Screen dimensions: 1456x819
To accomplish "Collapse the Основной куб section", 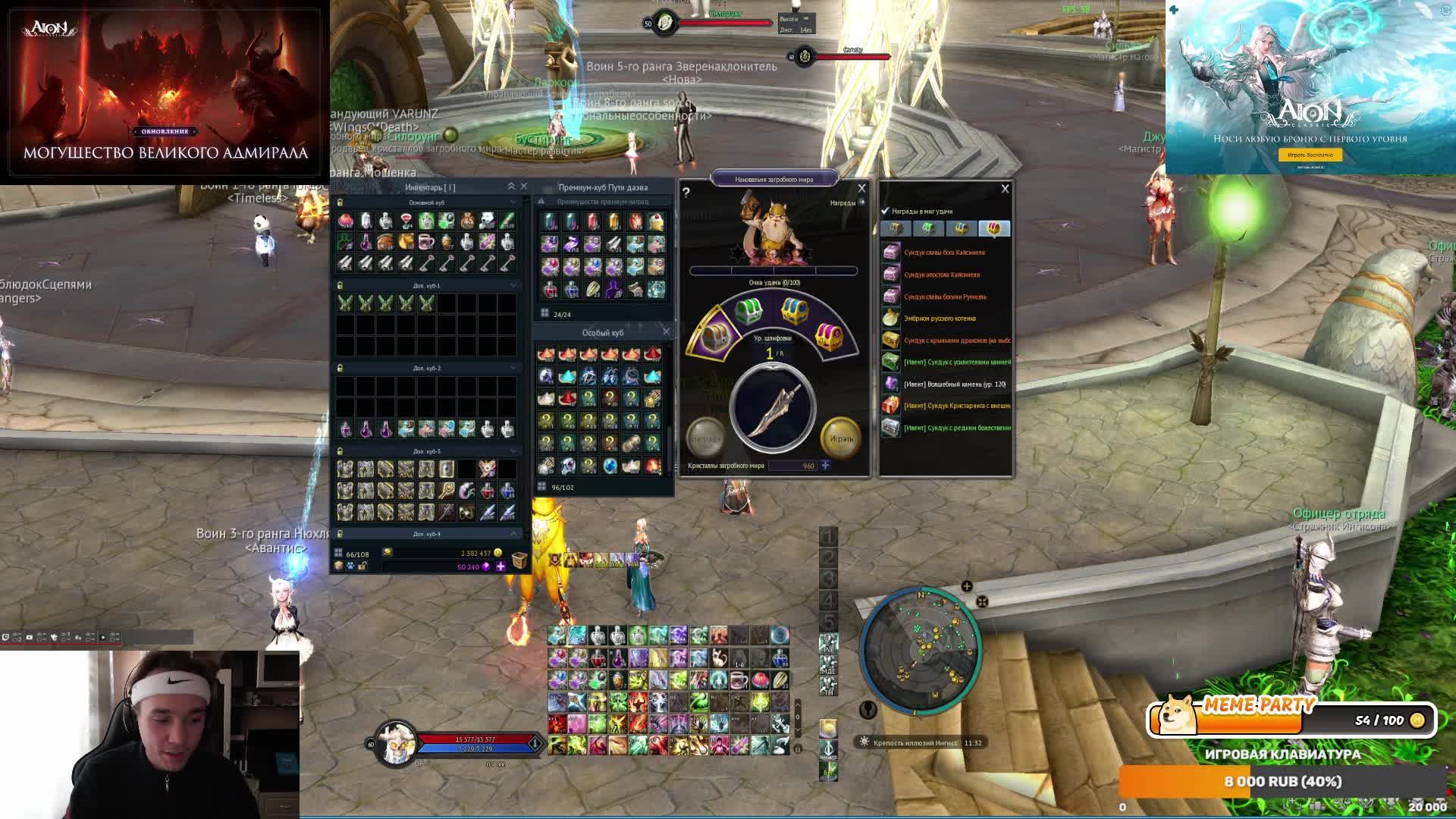I will tap(513, 202).
